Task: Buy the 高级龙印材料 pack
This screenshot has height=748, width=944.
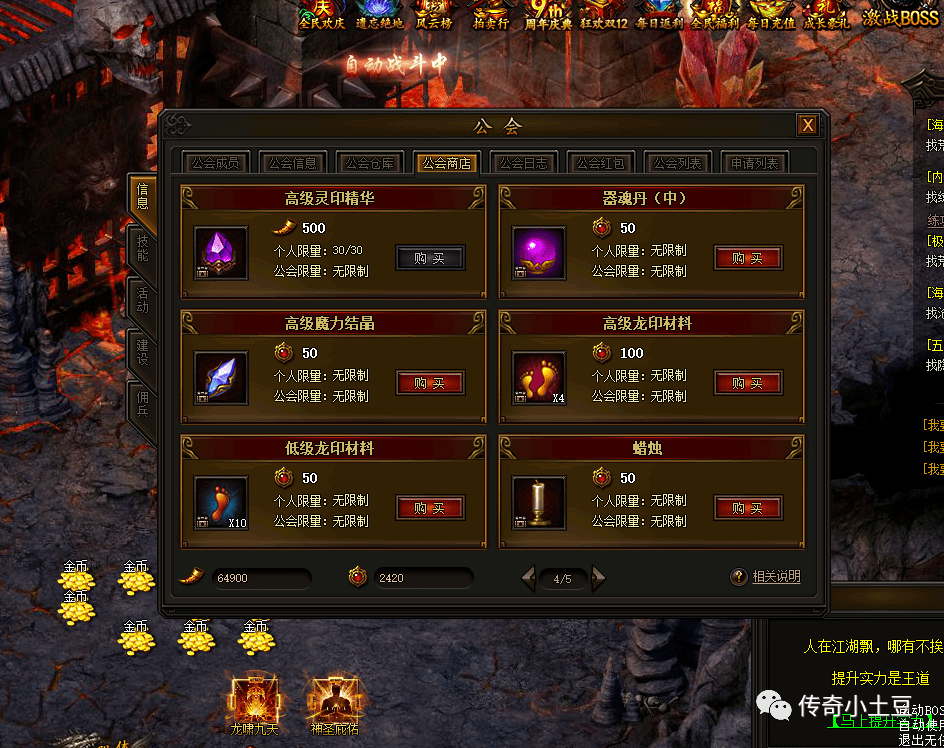Action: (x=748, y=383)
